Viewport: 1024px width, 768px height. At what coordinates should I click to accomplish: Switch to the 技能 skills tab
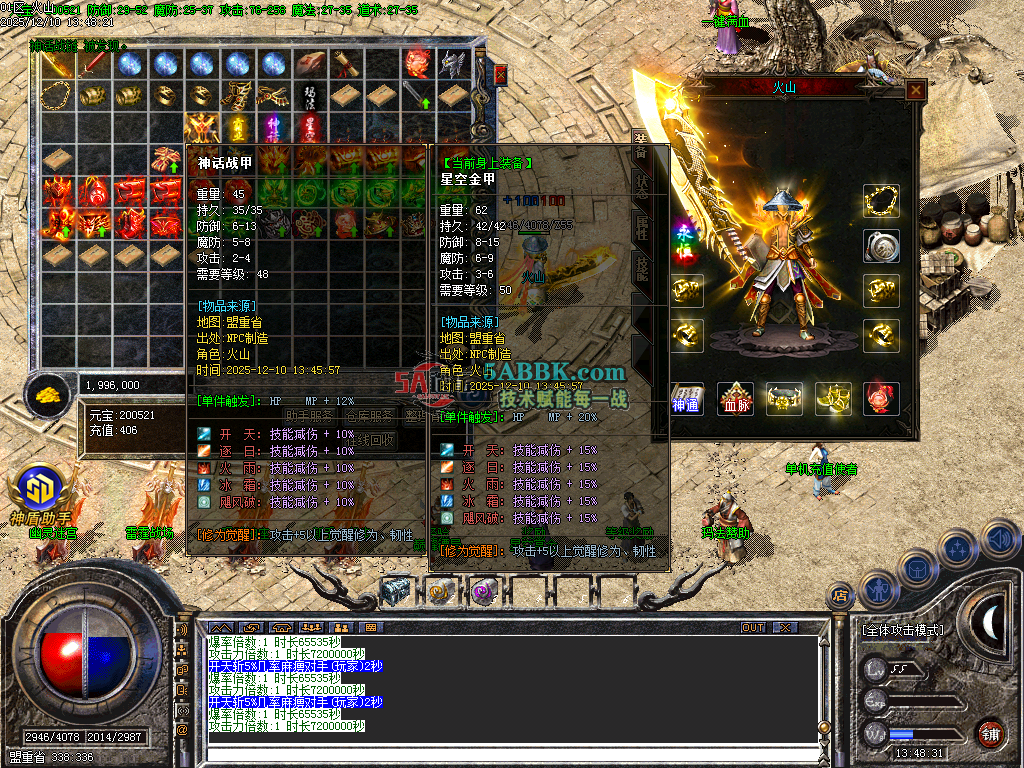pyautogui.click(x=640, y=268)
